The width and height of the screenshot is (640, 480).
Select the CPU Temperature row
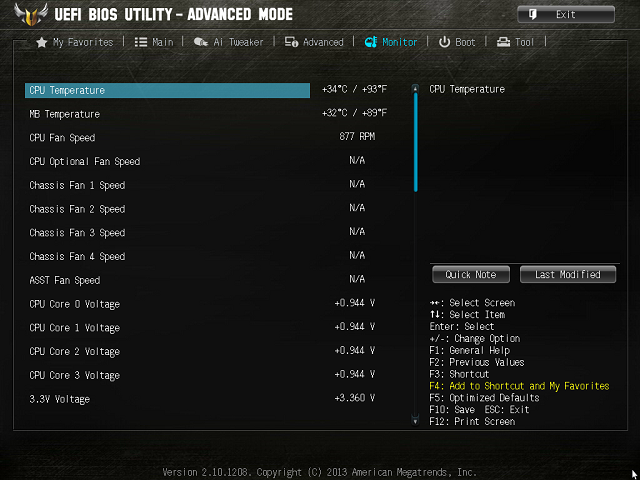point(168,90)
